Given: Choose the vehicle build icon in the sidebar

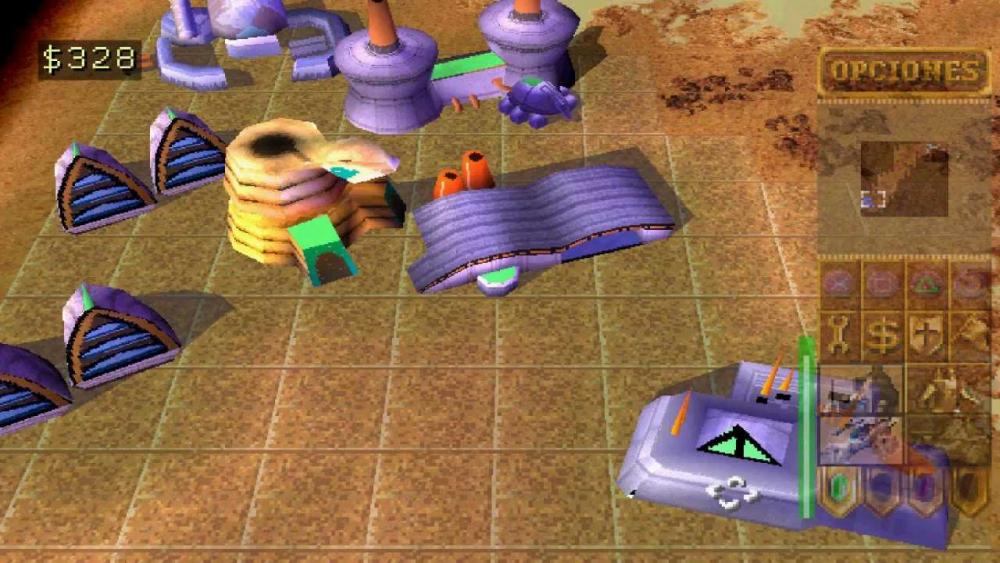Looking at the screenshot, I should click(860, 438).
